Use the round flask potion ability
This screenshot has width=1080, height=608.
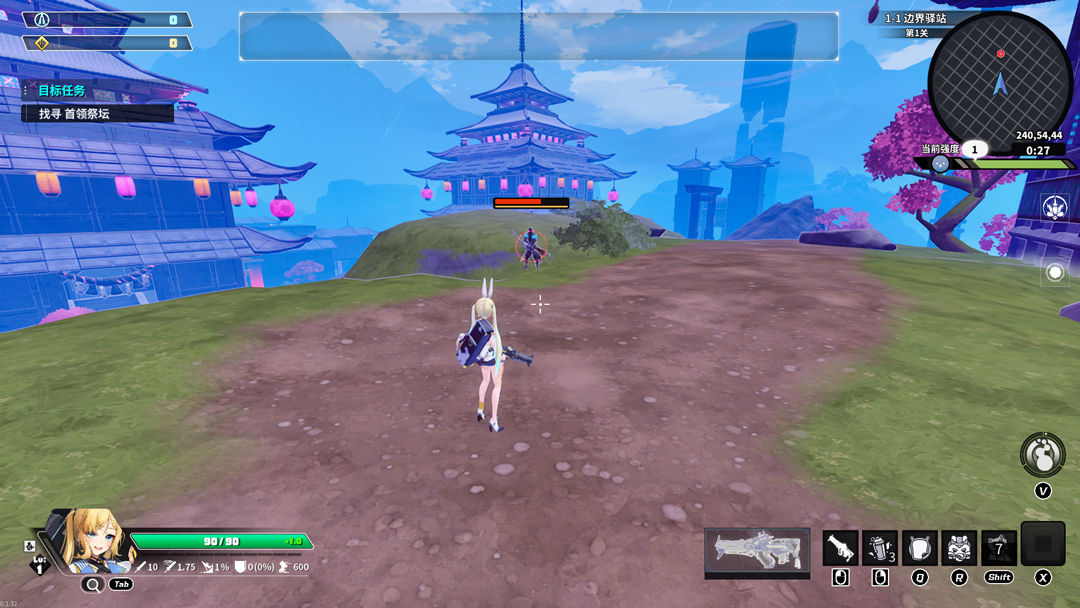pos(1042,455)
